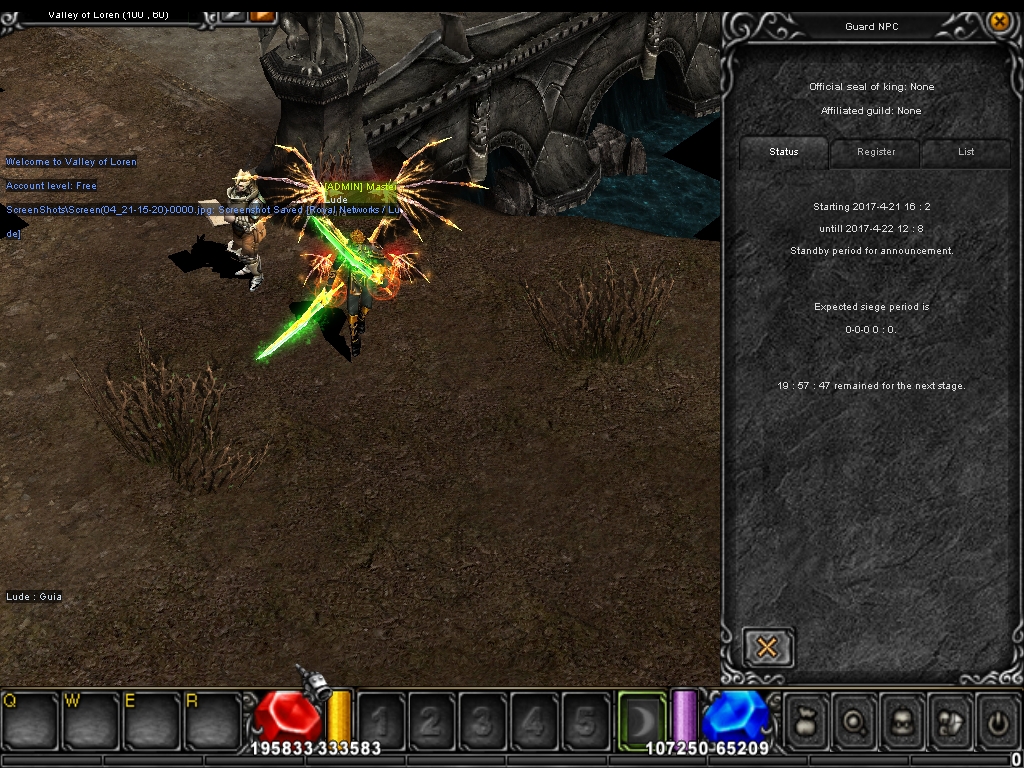Activate skill slot number 5
Viewport: 1024px width, 768px height.
click(x=585, y=720)
